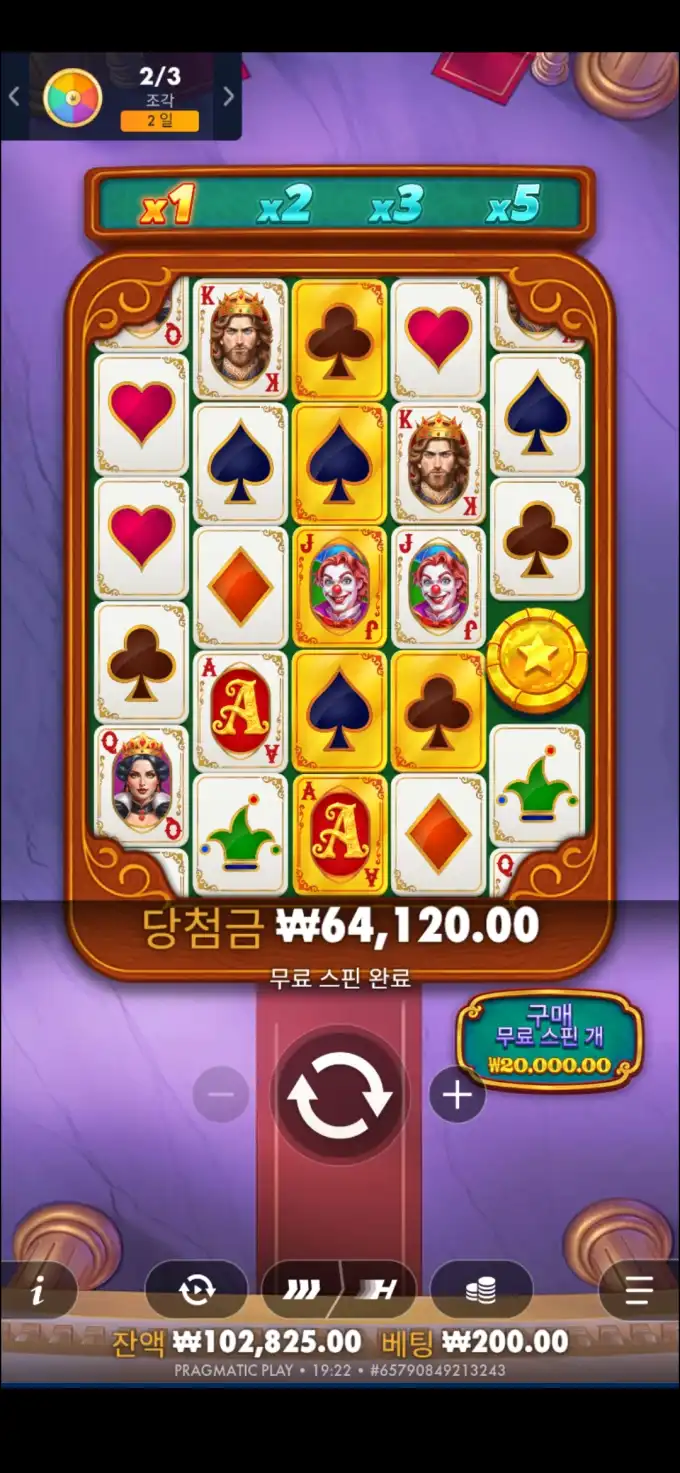Go to the next promotion panel

pyautogui.click(x=228, y=96)
